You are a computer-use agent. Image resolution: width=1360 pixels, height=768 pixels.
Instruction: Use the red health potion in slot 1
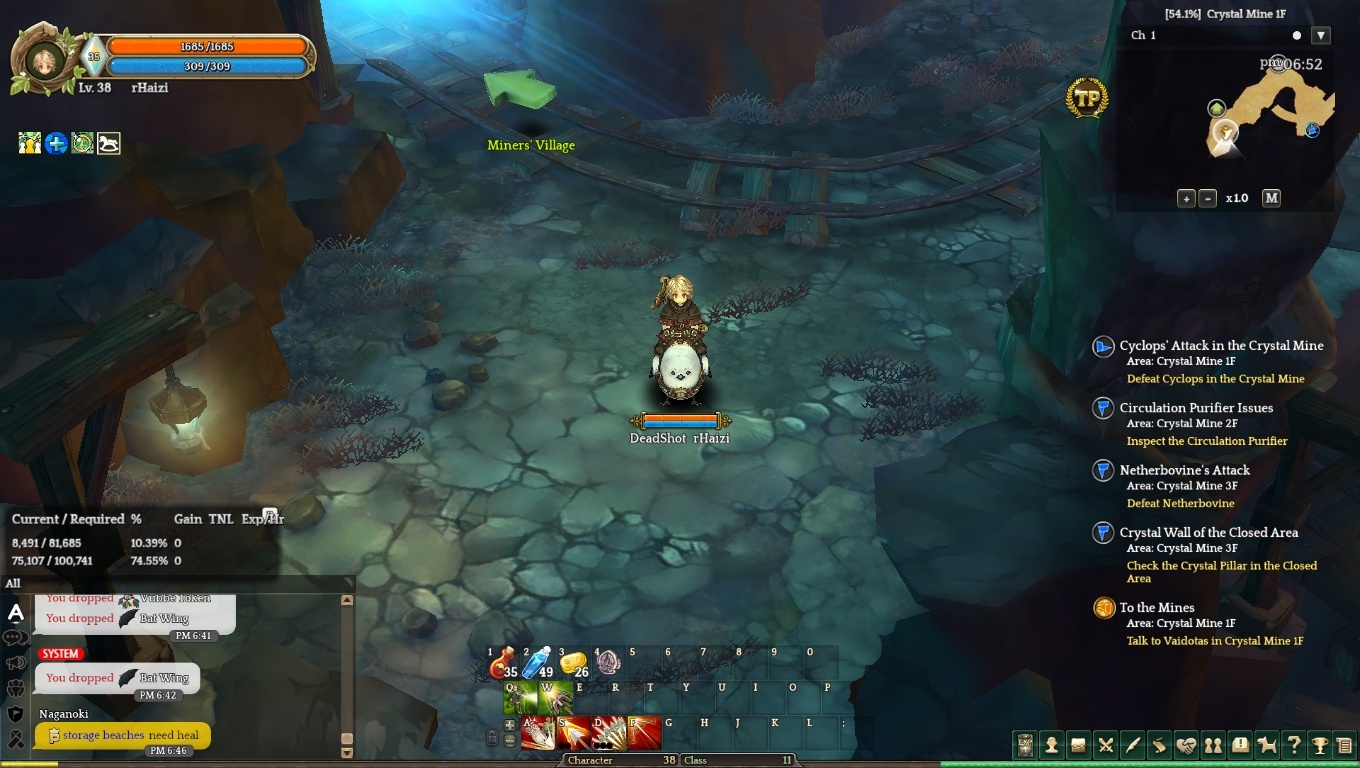(x=503, y=663)
